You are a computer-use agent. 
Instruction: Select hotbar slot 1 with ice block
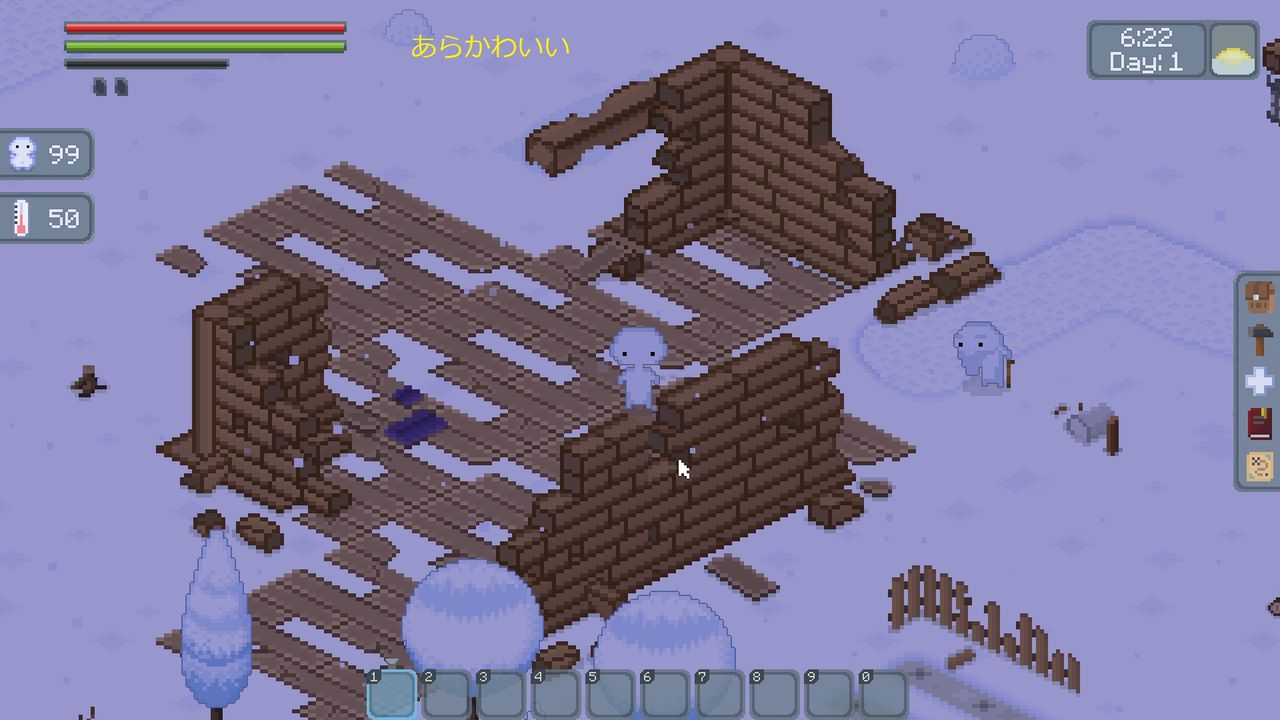390,692
